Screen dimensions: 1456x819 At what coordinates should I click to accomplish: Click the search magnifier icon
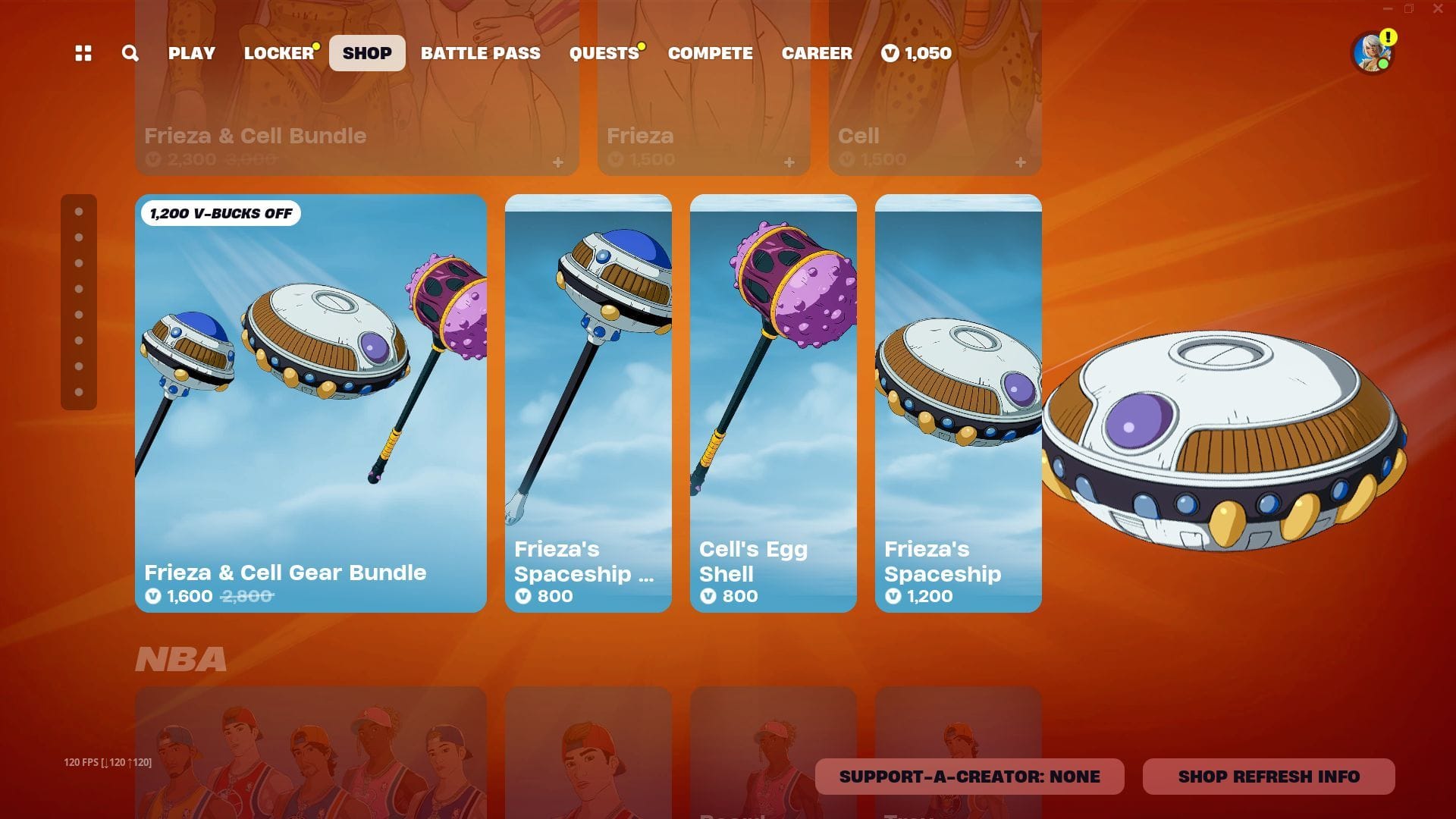130,53
